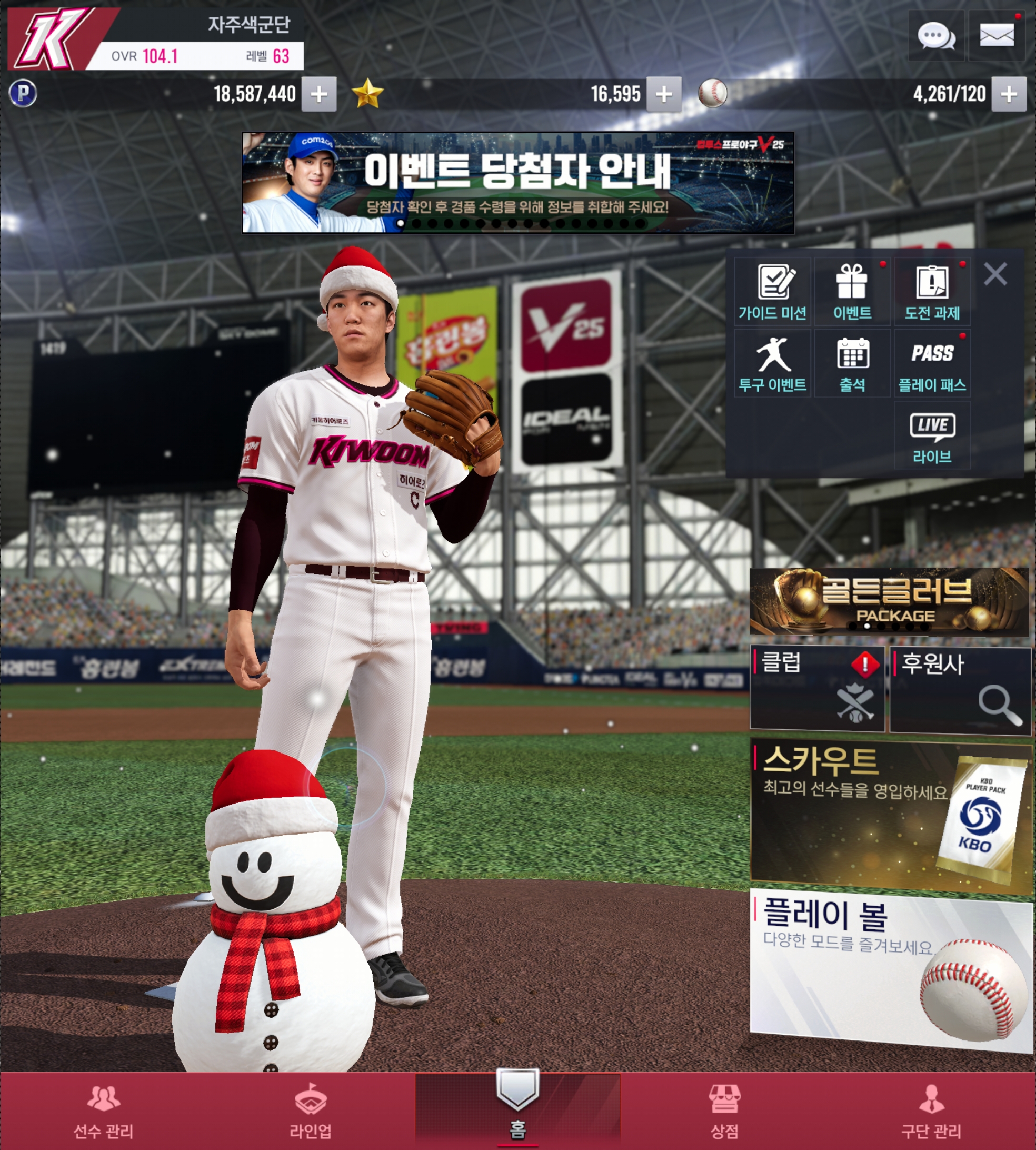Open 가이드 미션 guide missions
This screenshot has height=1150, width=1036.
[772, 292]
